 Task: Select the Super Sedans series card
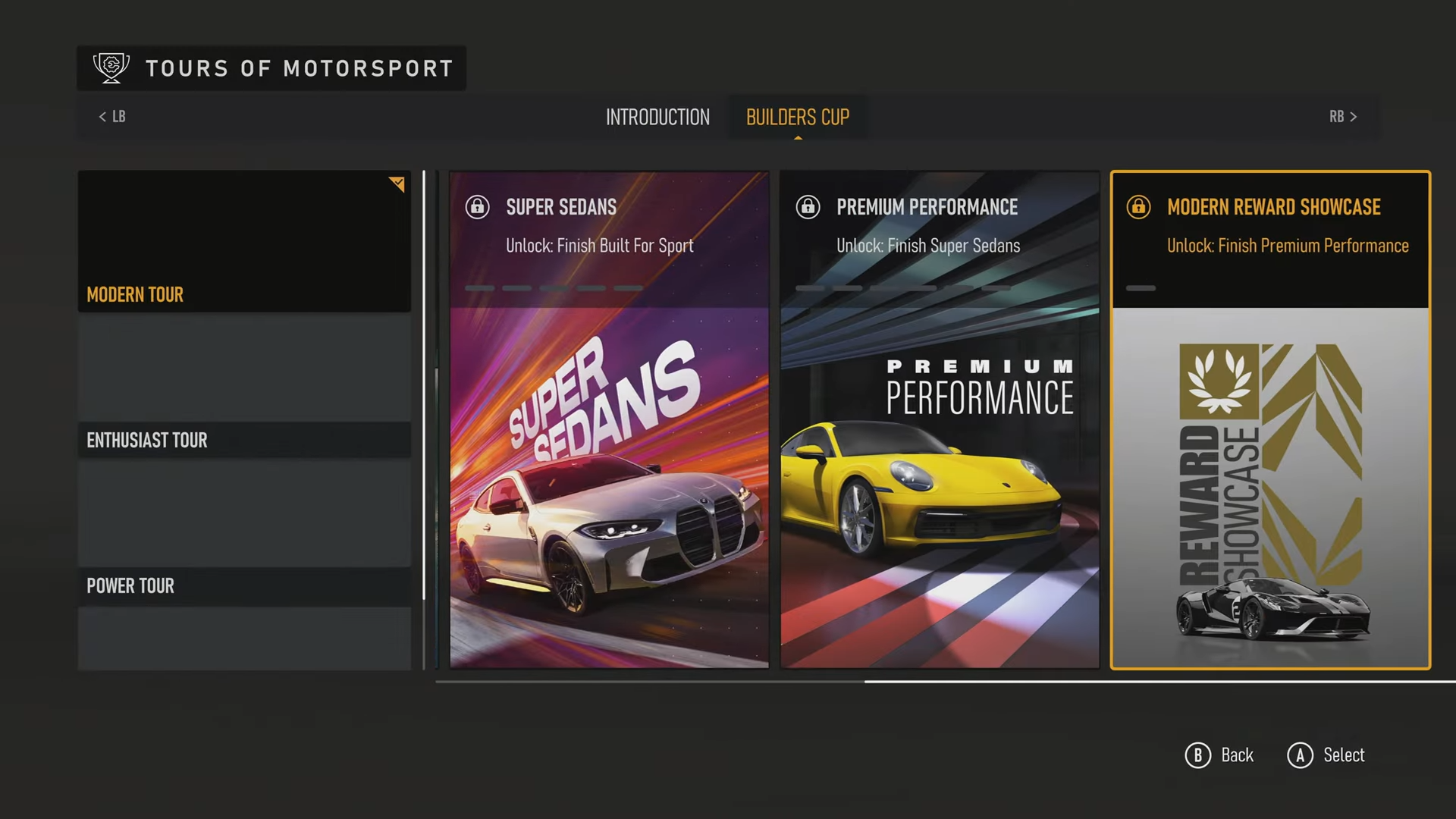click(x=609, y=419)
